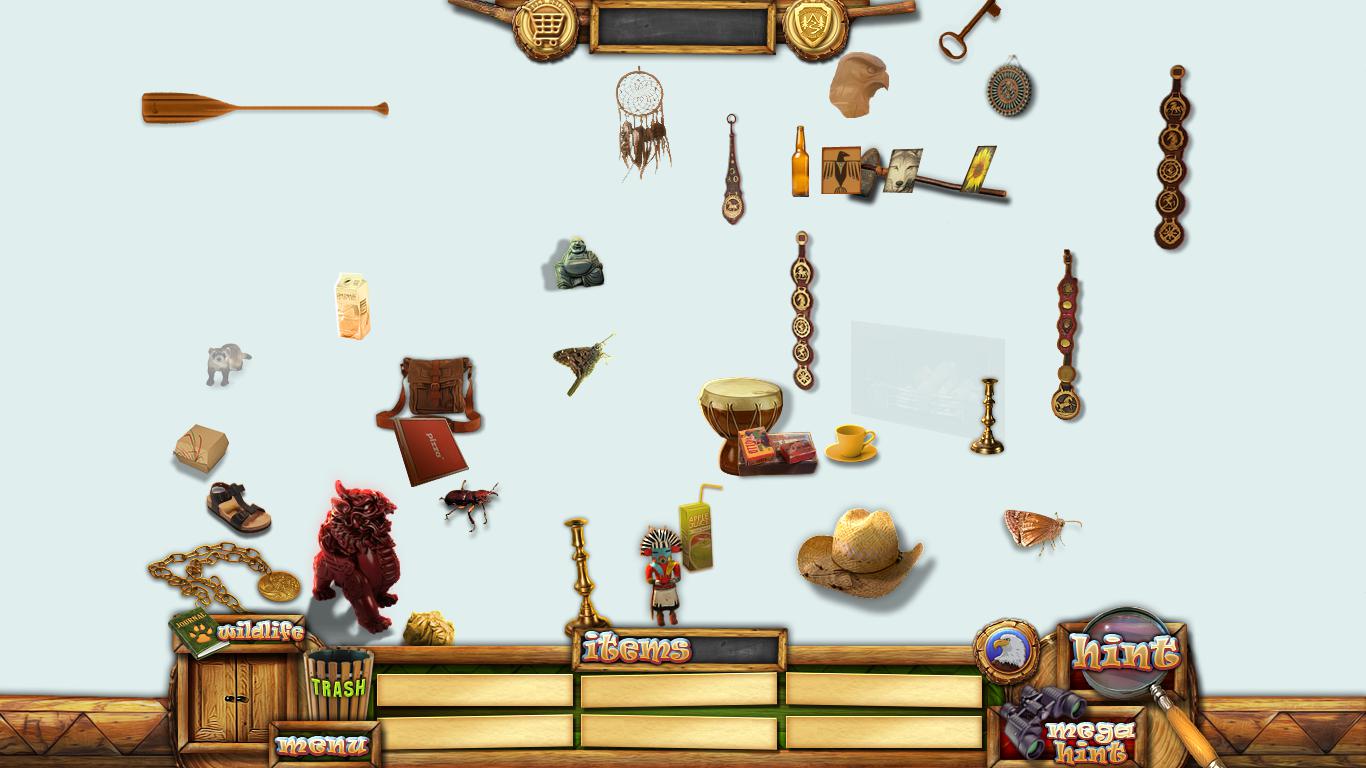The width and height of the screenshot is (1366, 768).
Task: Use the magnifying glass hint
Action: click(1125, 654)
